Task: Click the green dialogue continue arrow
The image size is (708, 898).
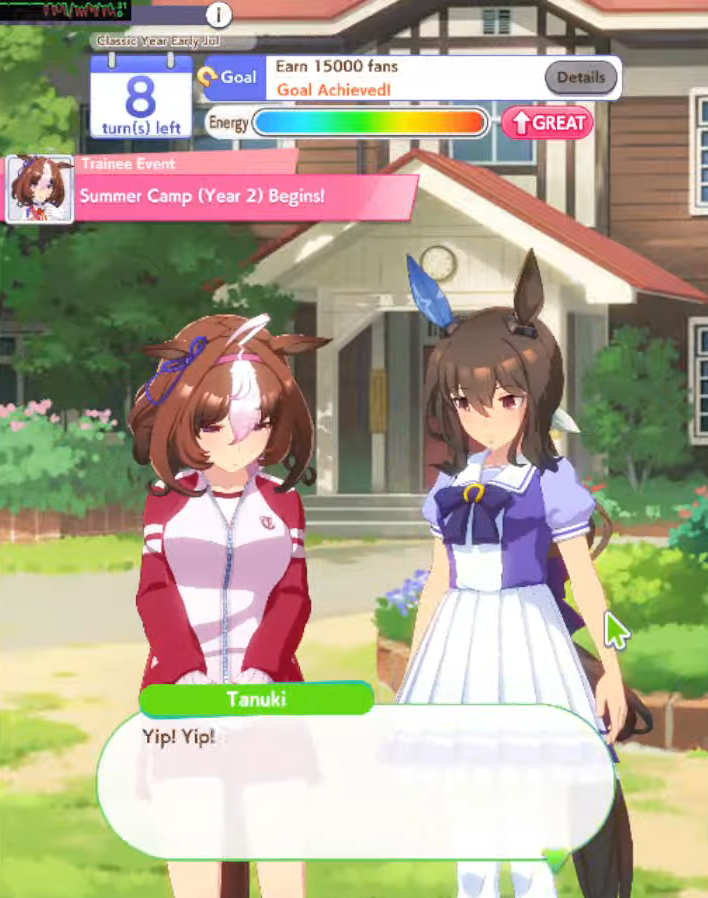Action: pyautogui.click(x=554, y=856)
